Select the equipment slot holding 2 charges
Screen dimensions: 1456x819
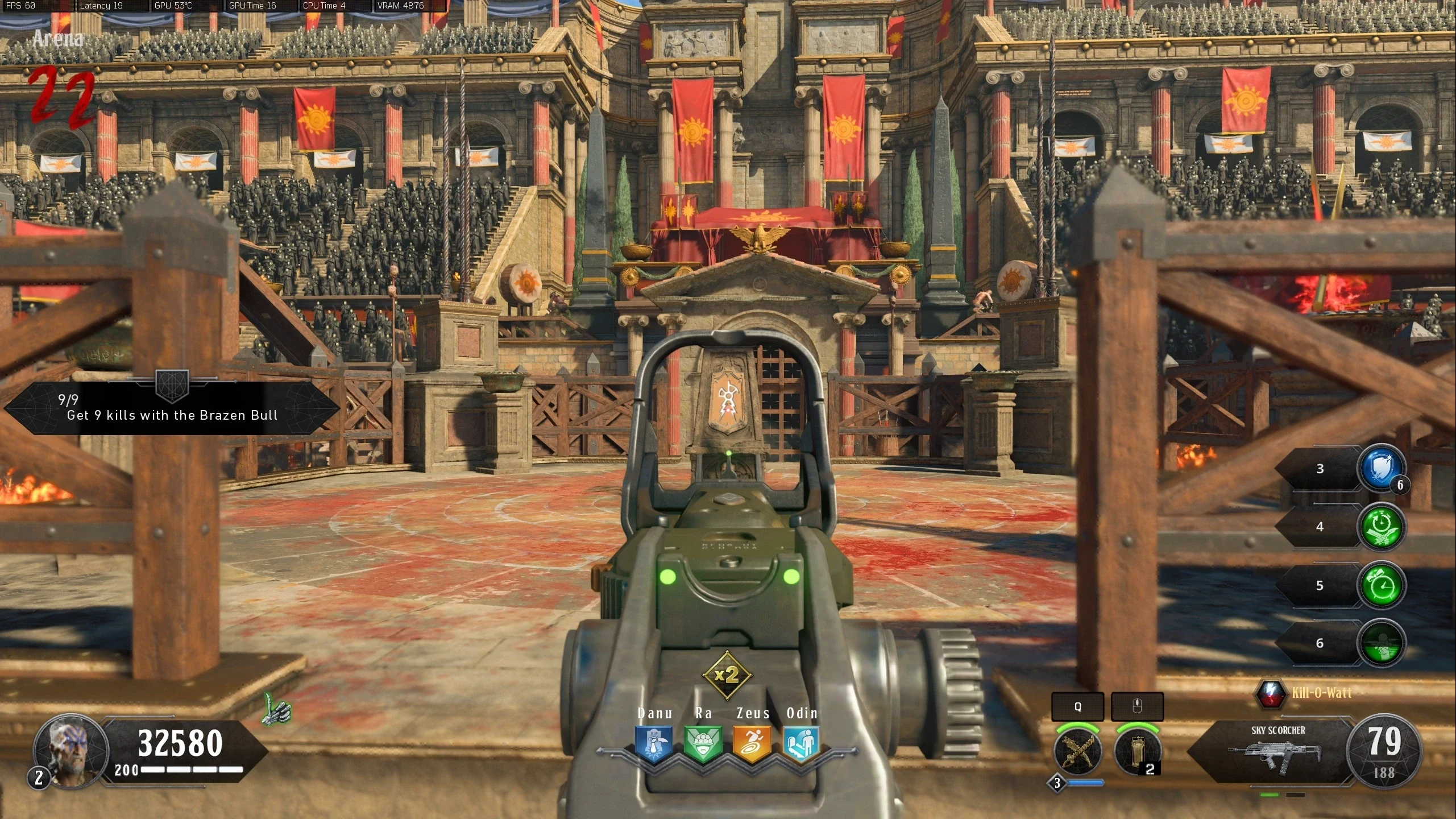point(1137,751)
